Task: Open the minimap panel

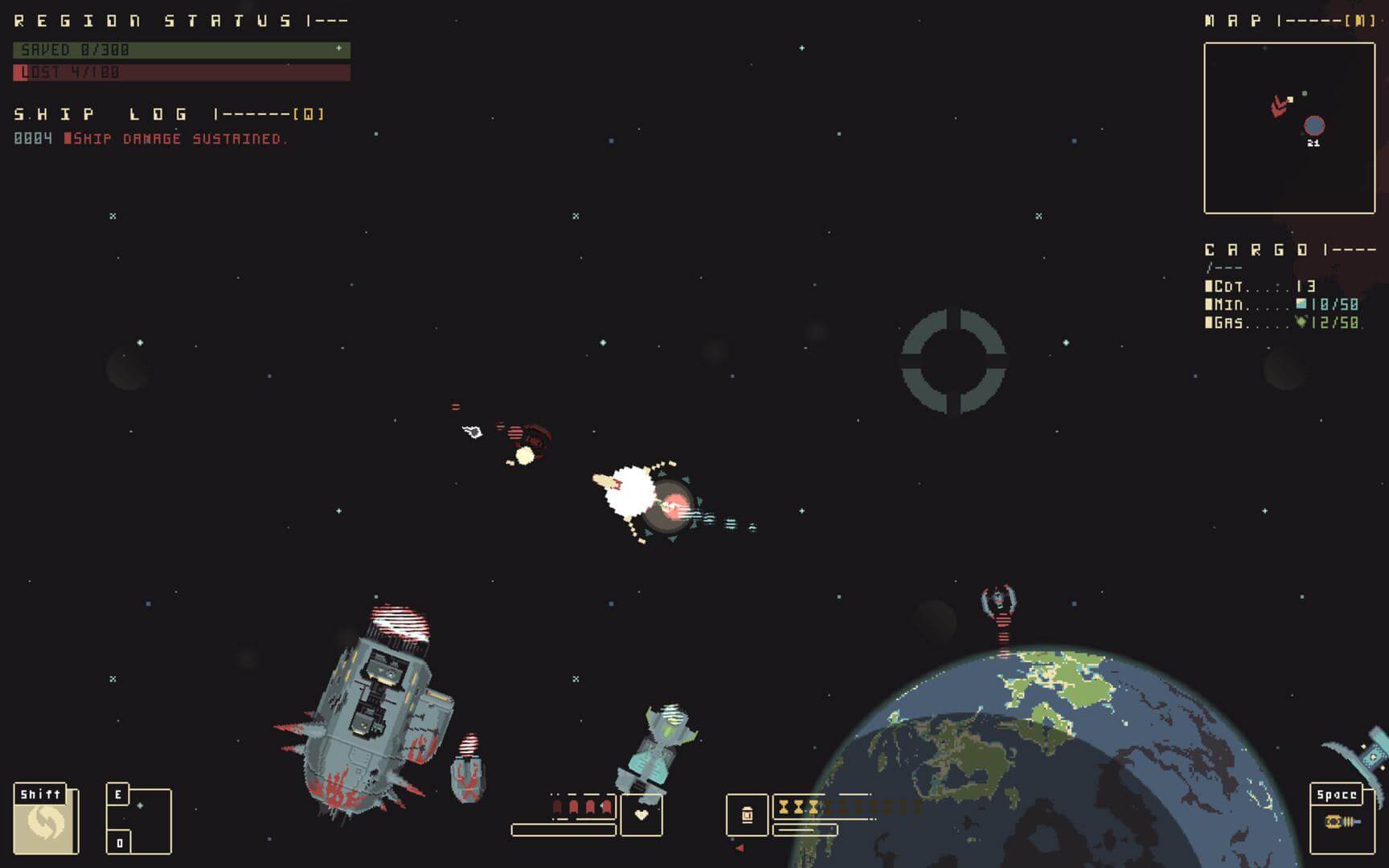Action: [x=1289, y=129]
